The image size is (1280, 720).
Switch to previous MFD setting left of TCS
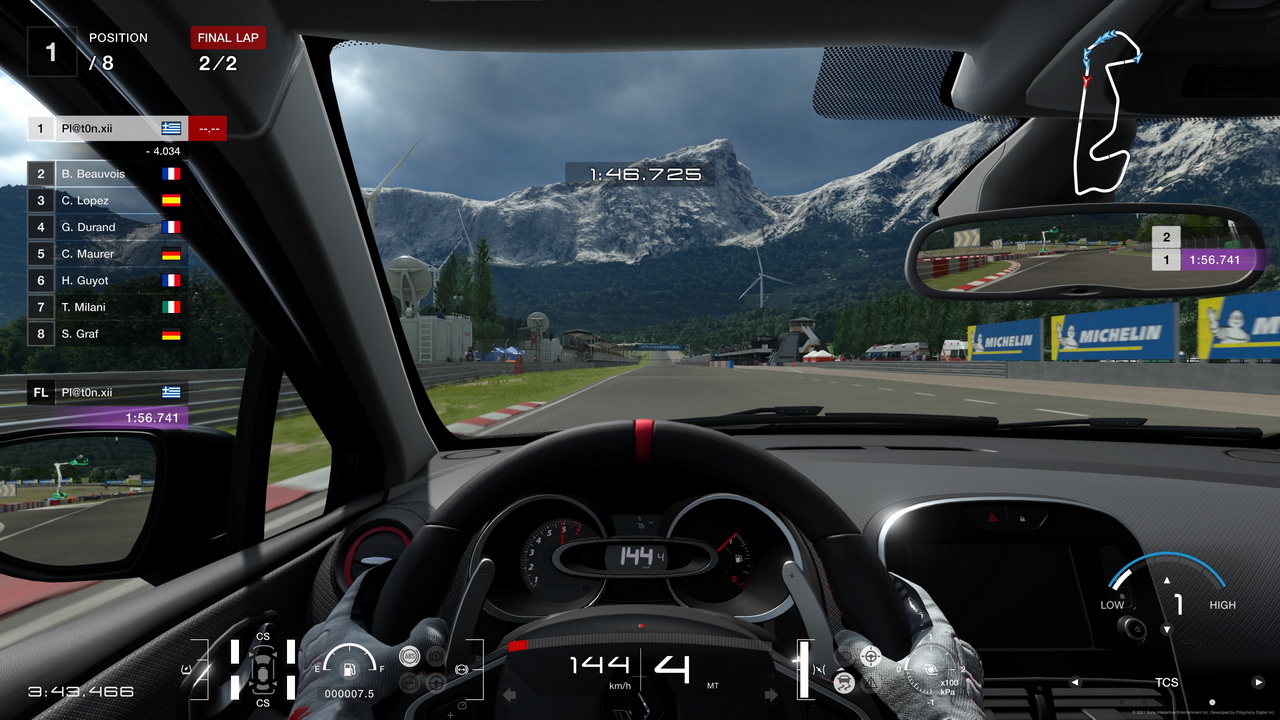coord(1075,683)
